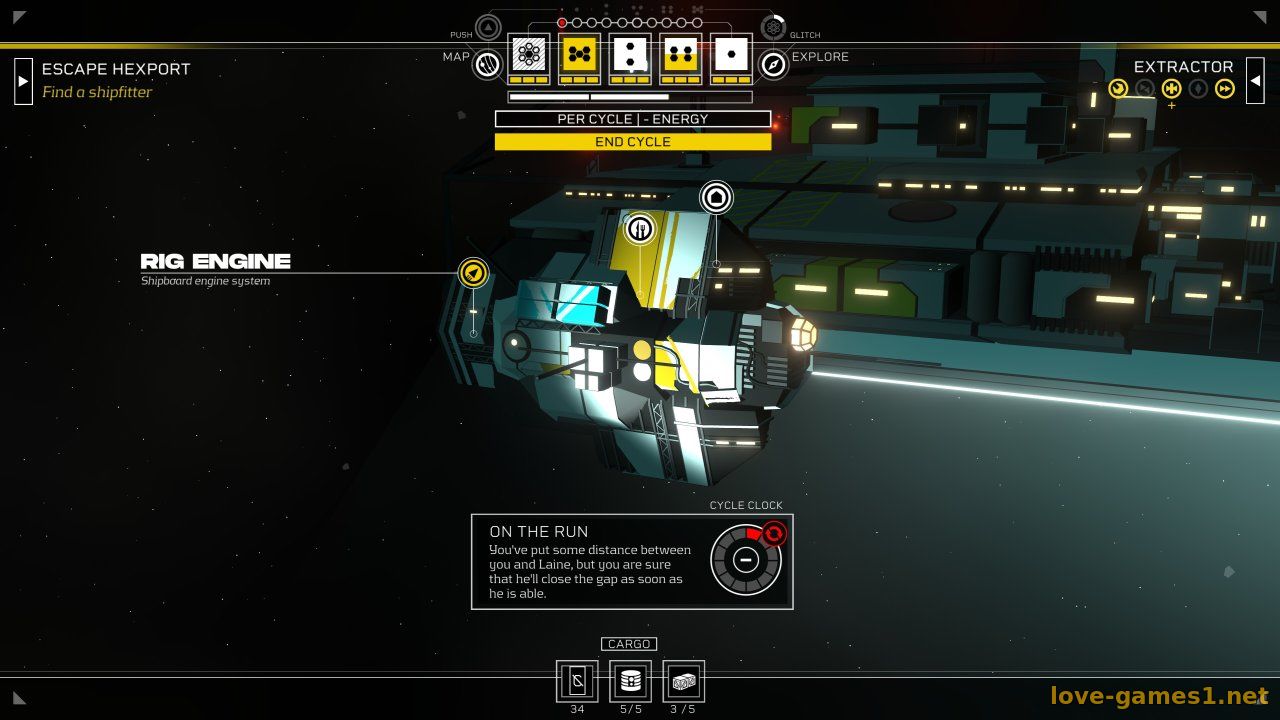
Task: Open the fork-and-knife food location marker
Action: [x=640, y=229]
